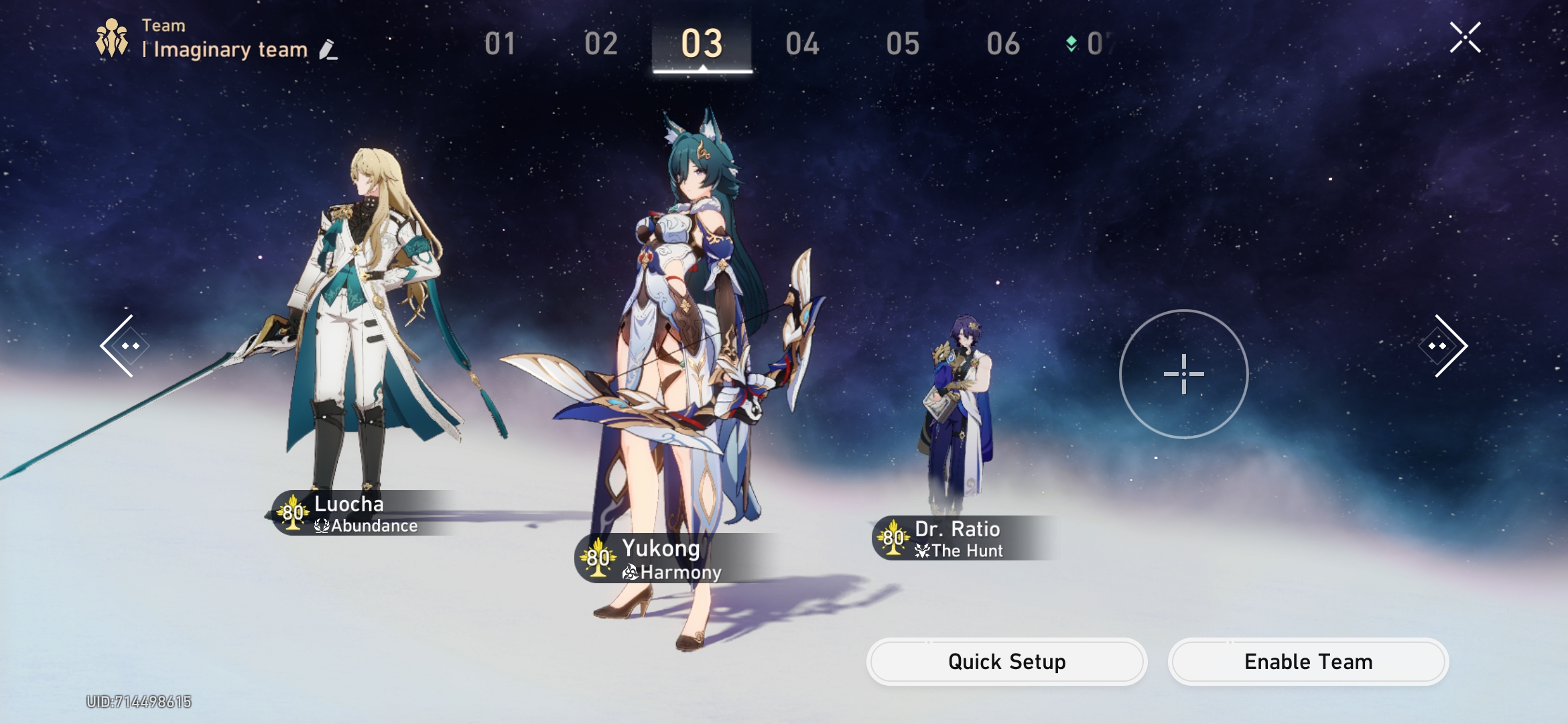Select Luocha's Abundance path icon
The image size is (1568, 724).
pos(322,526)
